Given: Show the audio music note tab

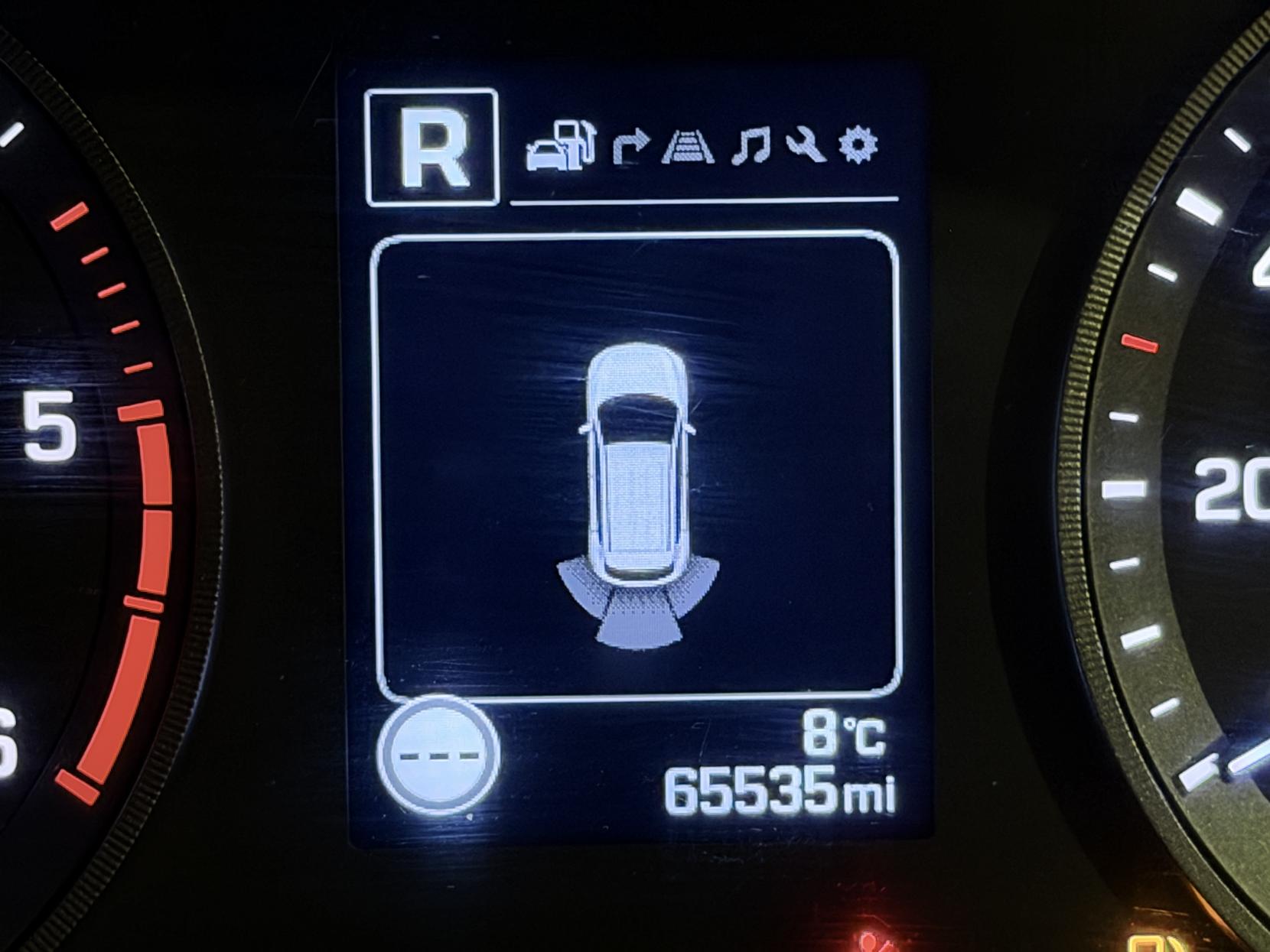Looking at the screenshot, I should pyautogui.click(x=751, y=147).
